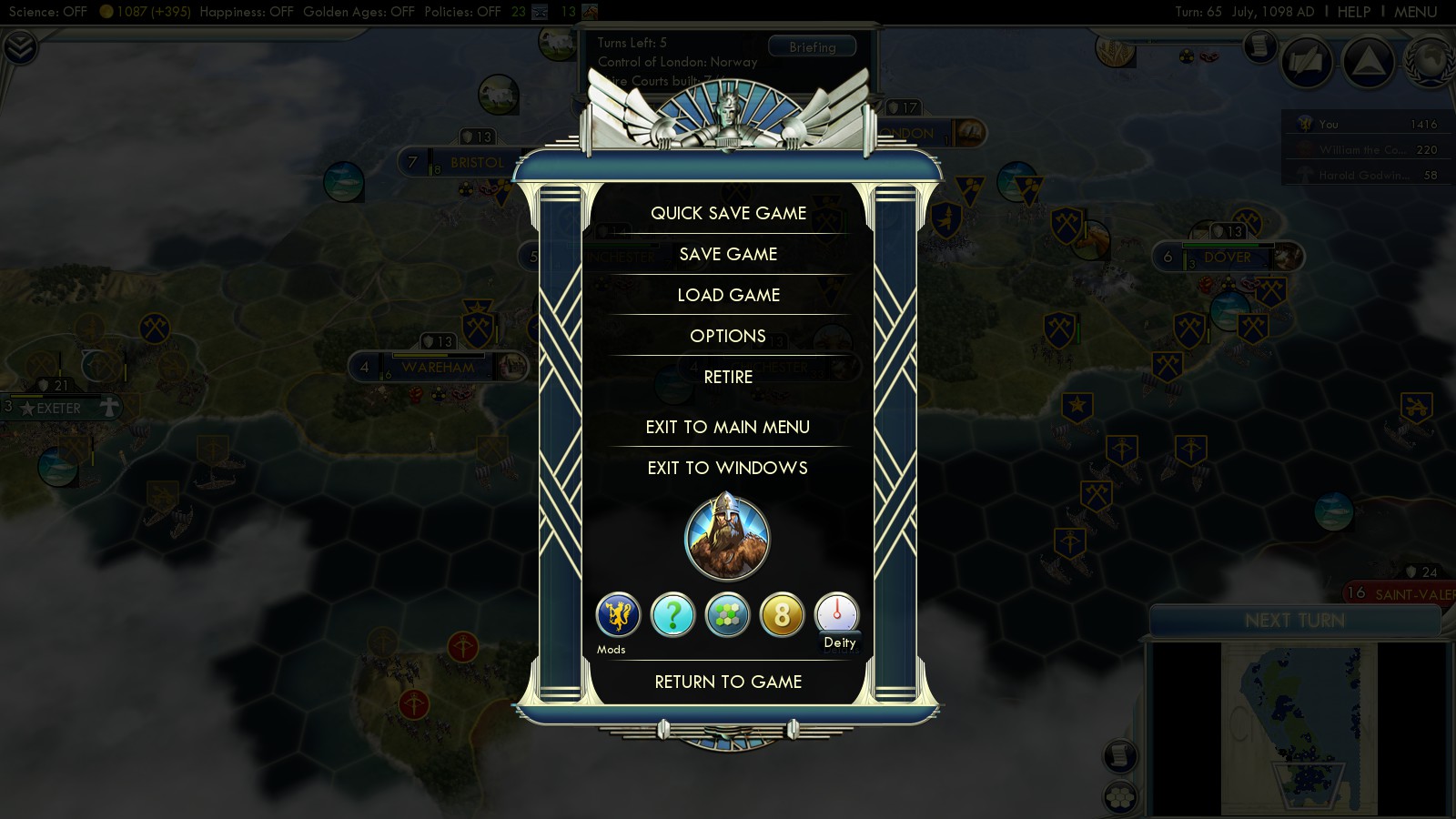Select Exit to Windows
The width and height of the screenshot is (1456, 819).
click(x=728, y=468)
